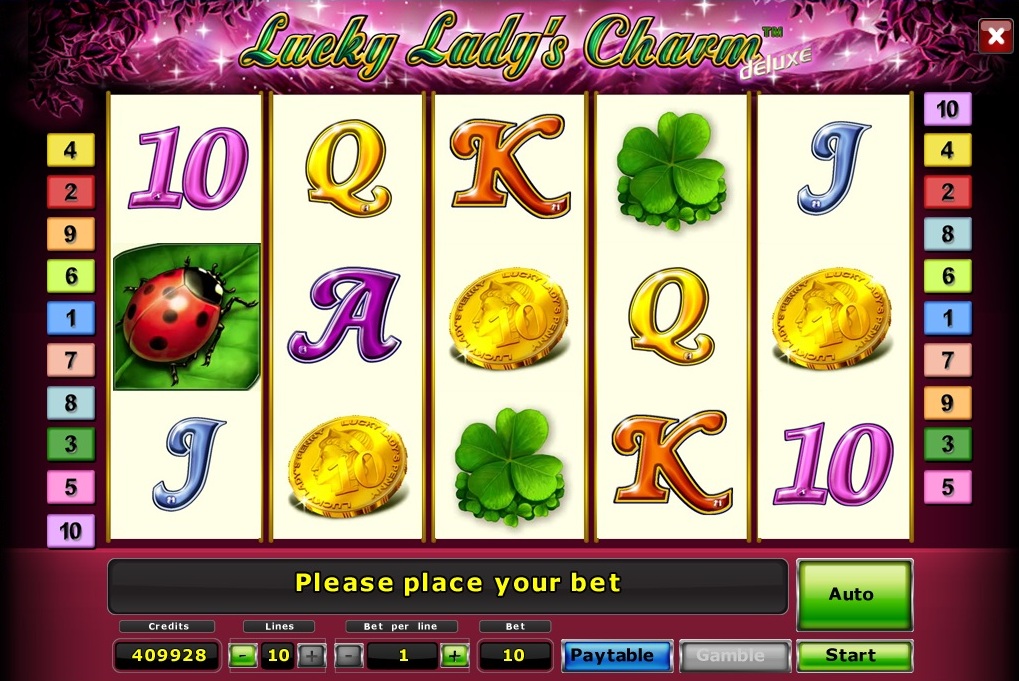Raise the Bet per line

[x=454, y=656]
